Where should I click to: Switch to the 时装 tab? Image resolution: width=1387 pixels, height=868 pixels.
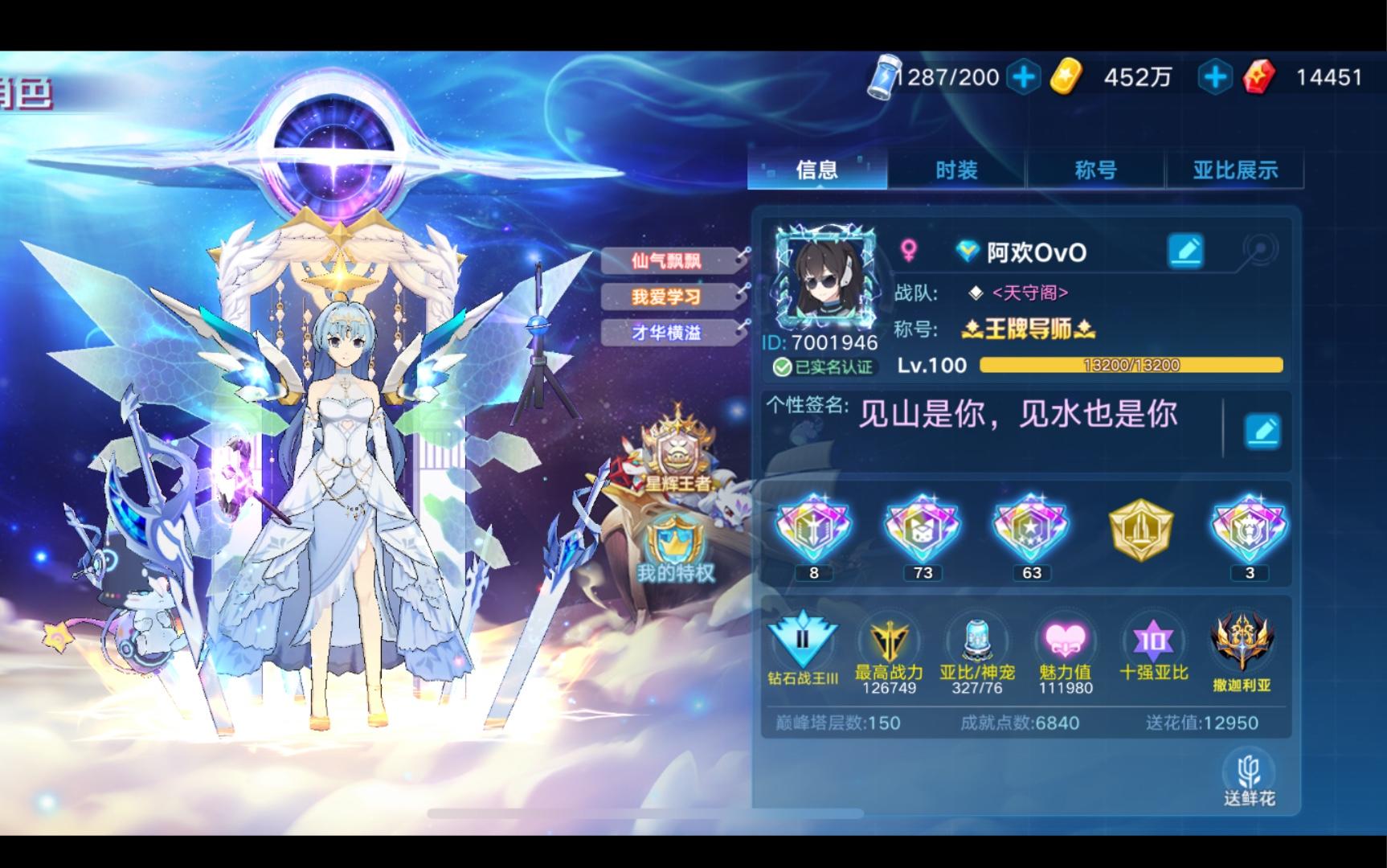pos(955,170)
